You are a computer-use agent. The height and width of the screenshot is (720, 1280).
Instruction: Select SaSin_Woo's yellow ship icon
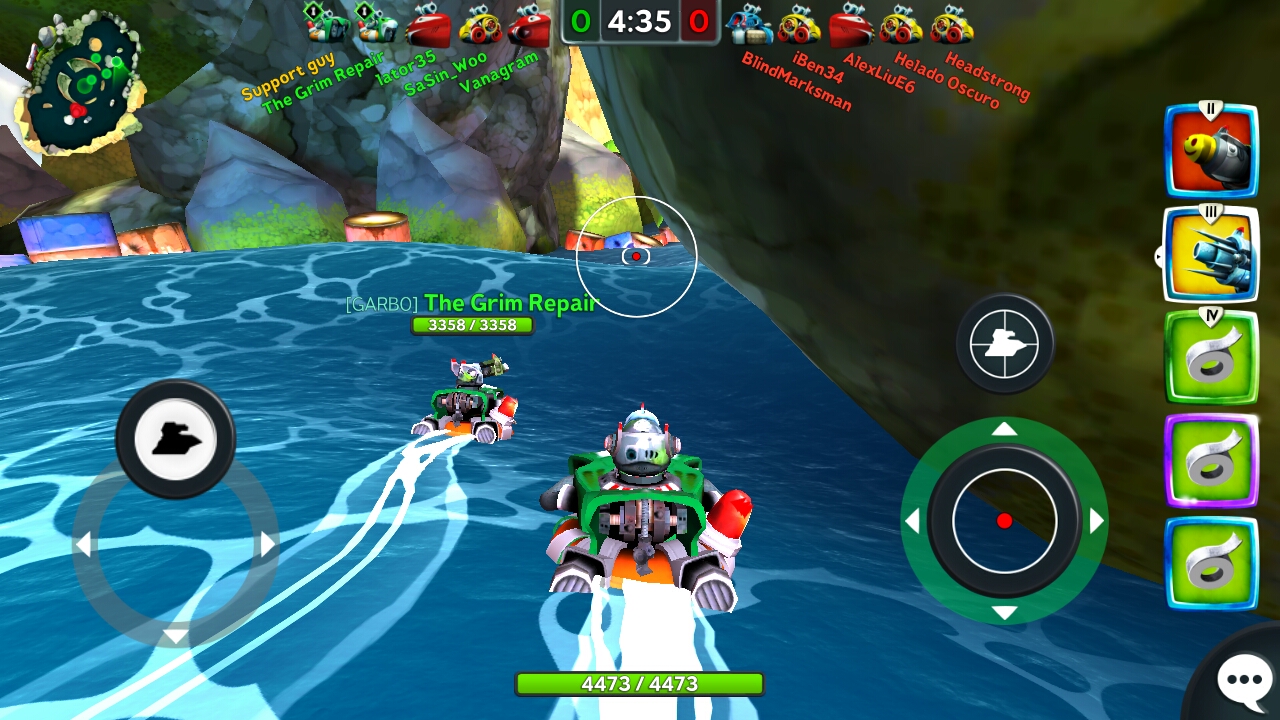pyautogui.click(x=480, y=25)
